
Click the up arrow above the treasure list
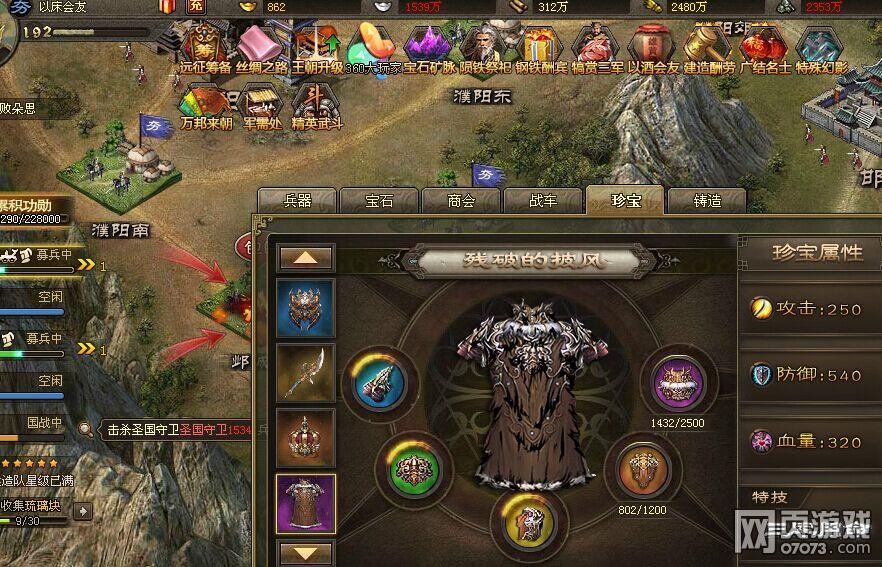point(306,257)
